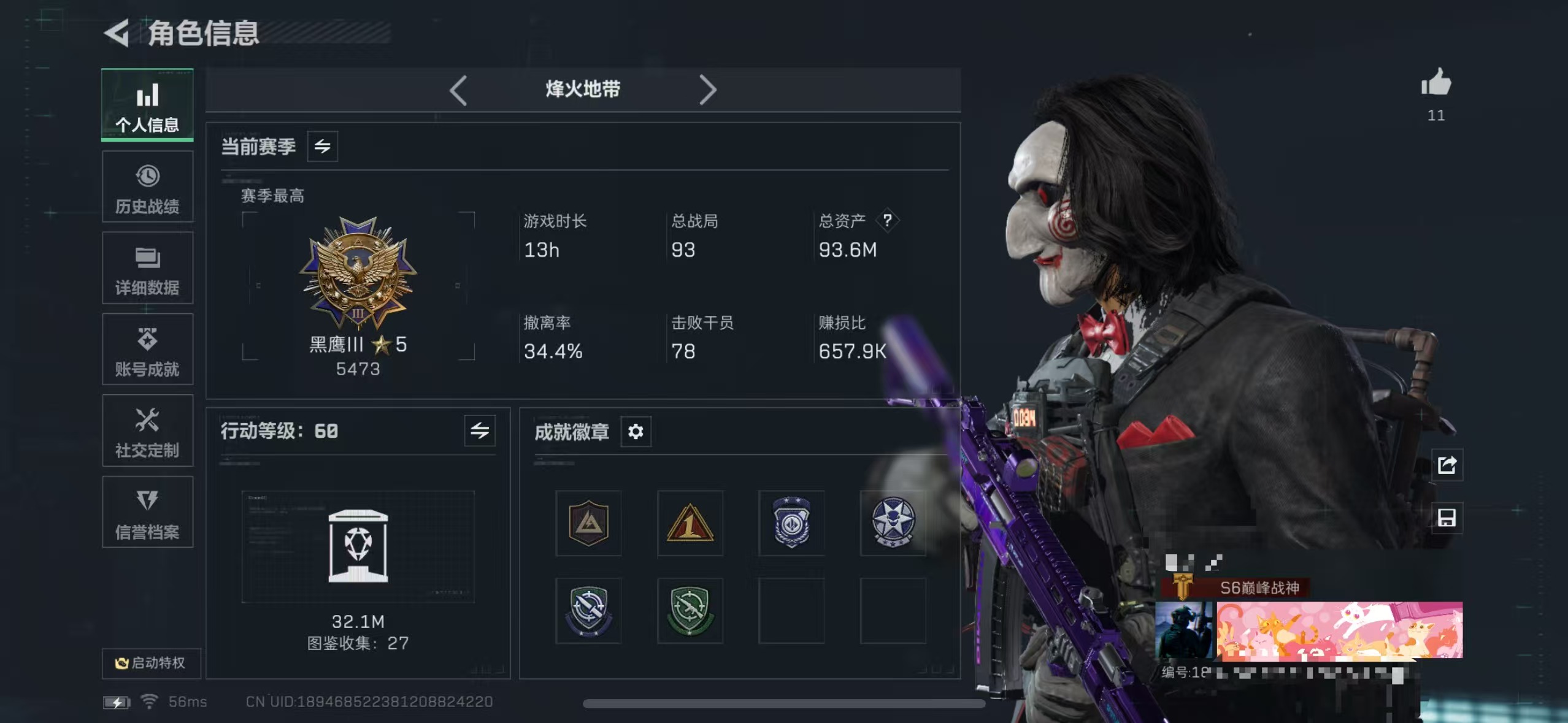The height and width of the screenshot is (723, 1568).
Task: Show the 详细数据 tab
Action: pyautogui.click(x=147, y=269)
